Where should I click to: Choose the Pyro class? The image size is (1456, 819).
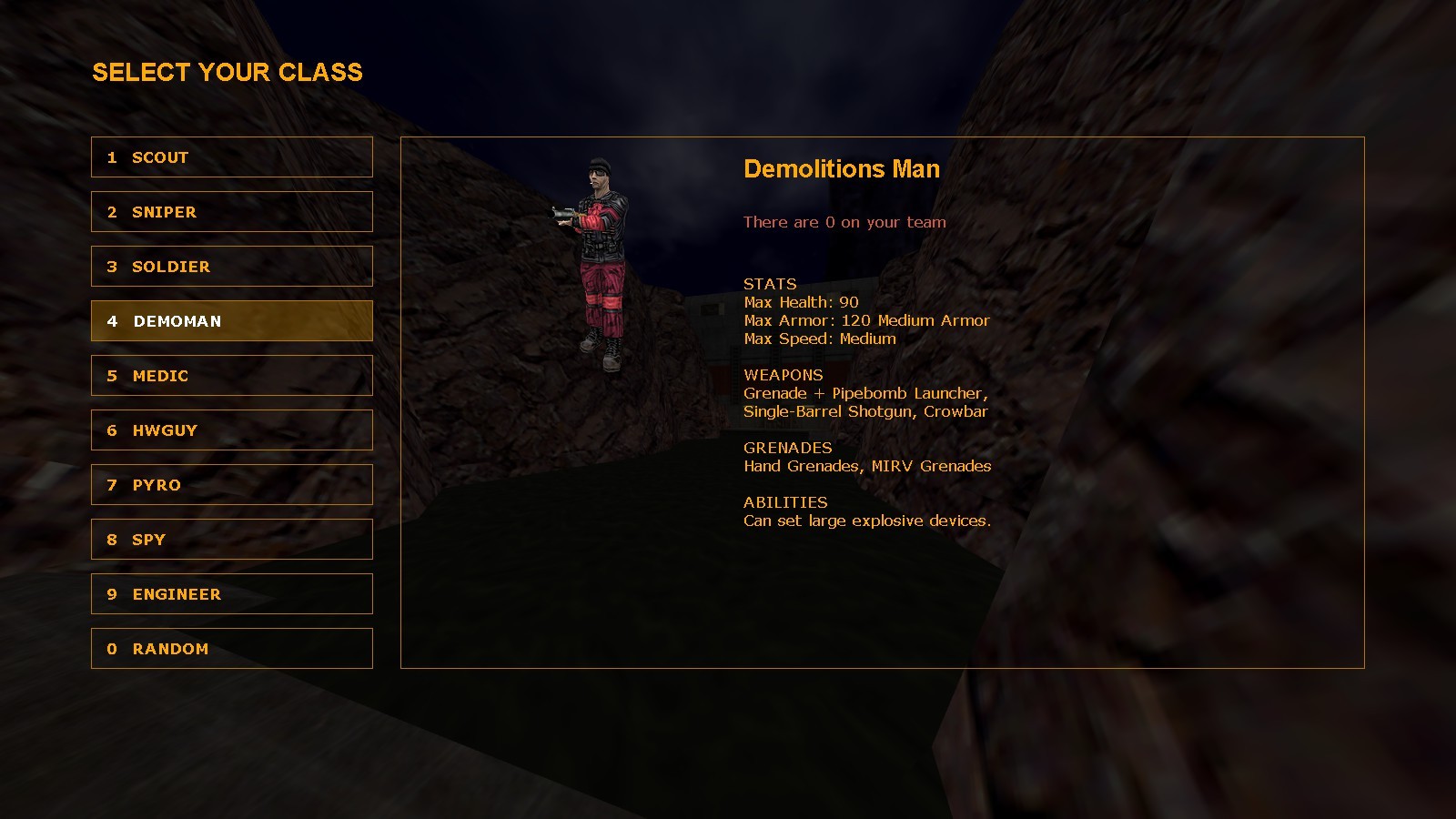point(231,484)
